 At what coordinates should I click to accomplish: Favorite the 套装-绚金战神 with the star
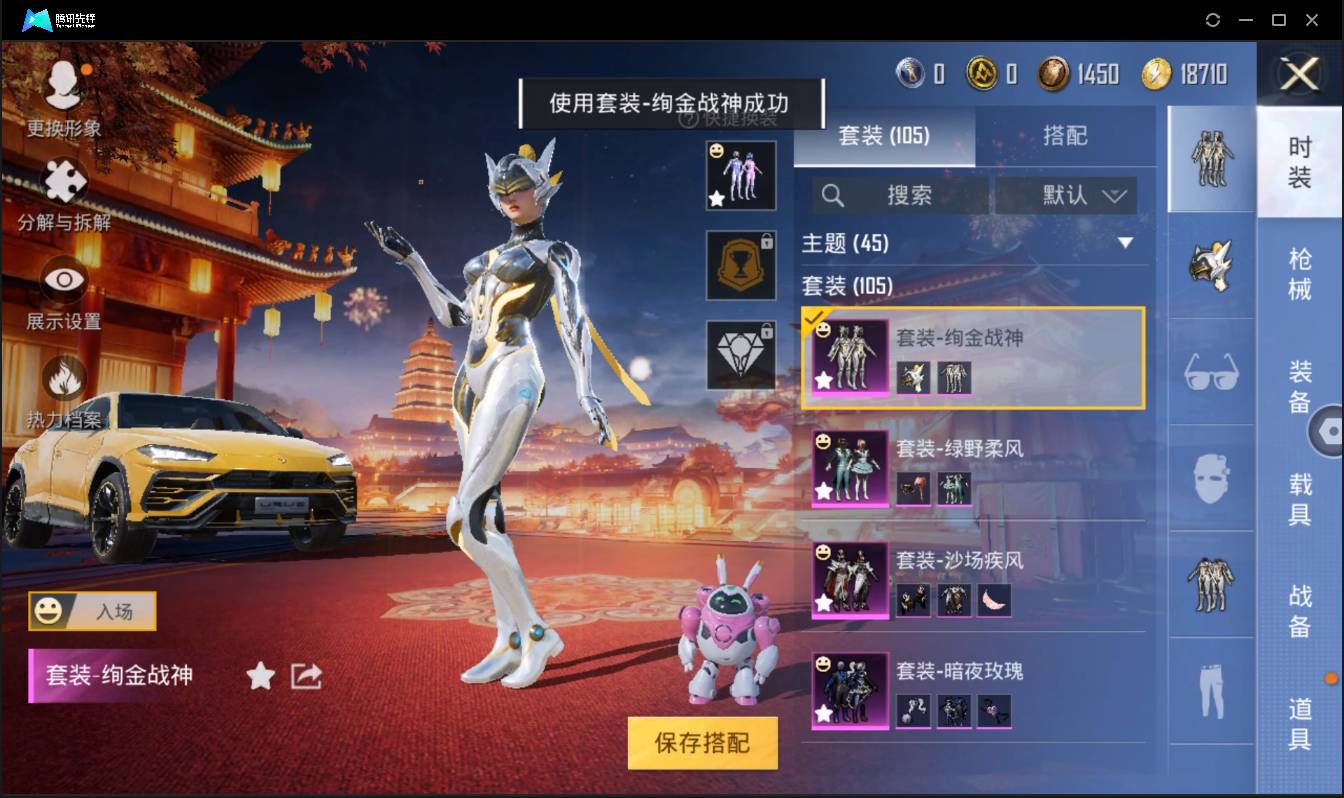(259, 676)
